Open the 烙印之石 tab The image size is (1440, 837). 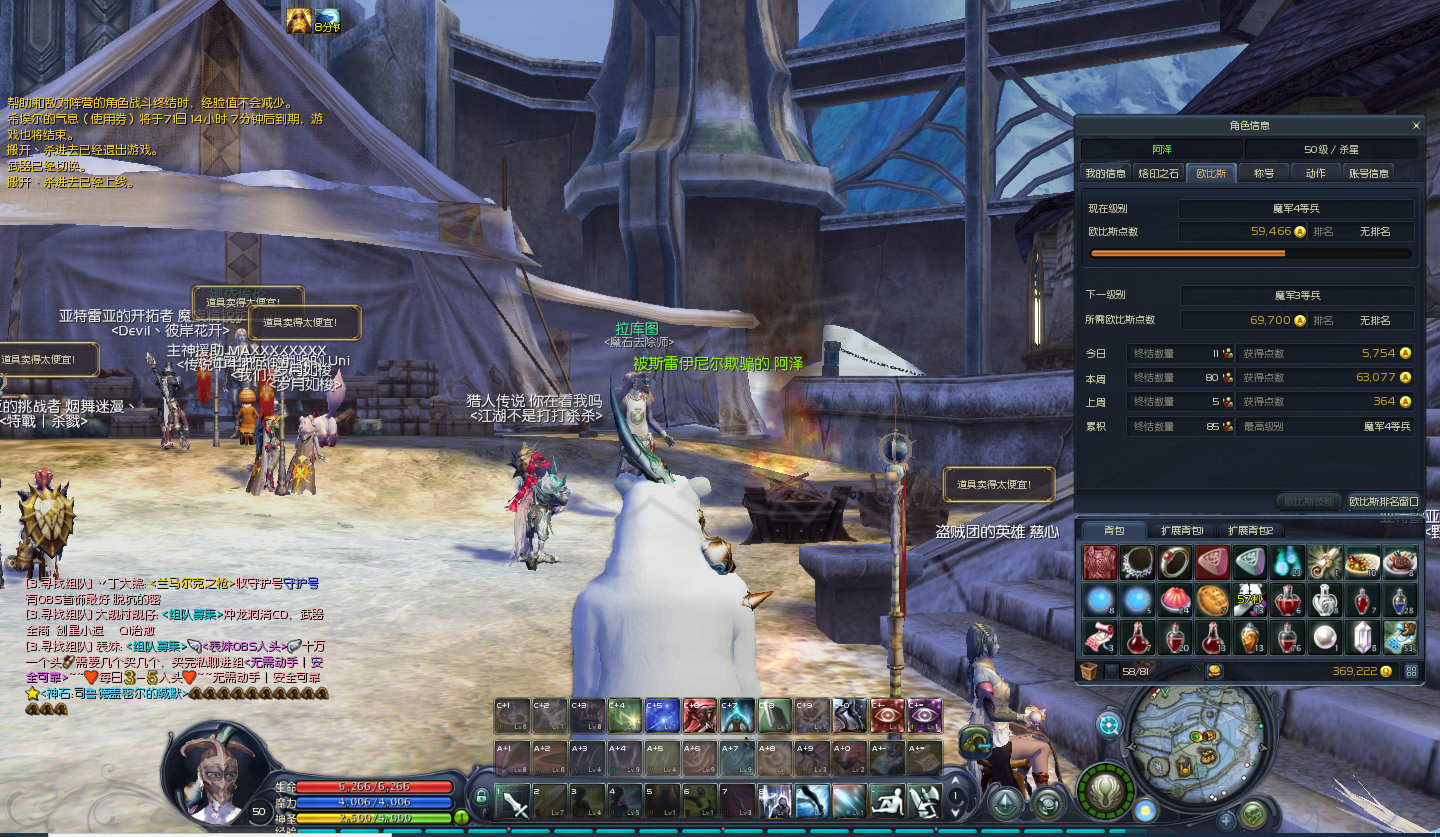1159,173
